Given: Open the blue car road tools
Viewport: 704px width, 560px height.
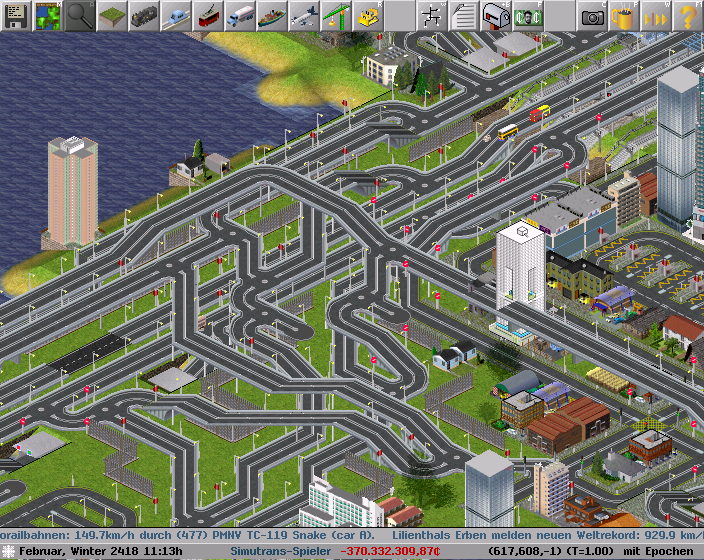Looking at the screenshot, I should 176,16.
